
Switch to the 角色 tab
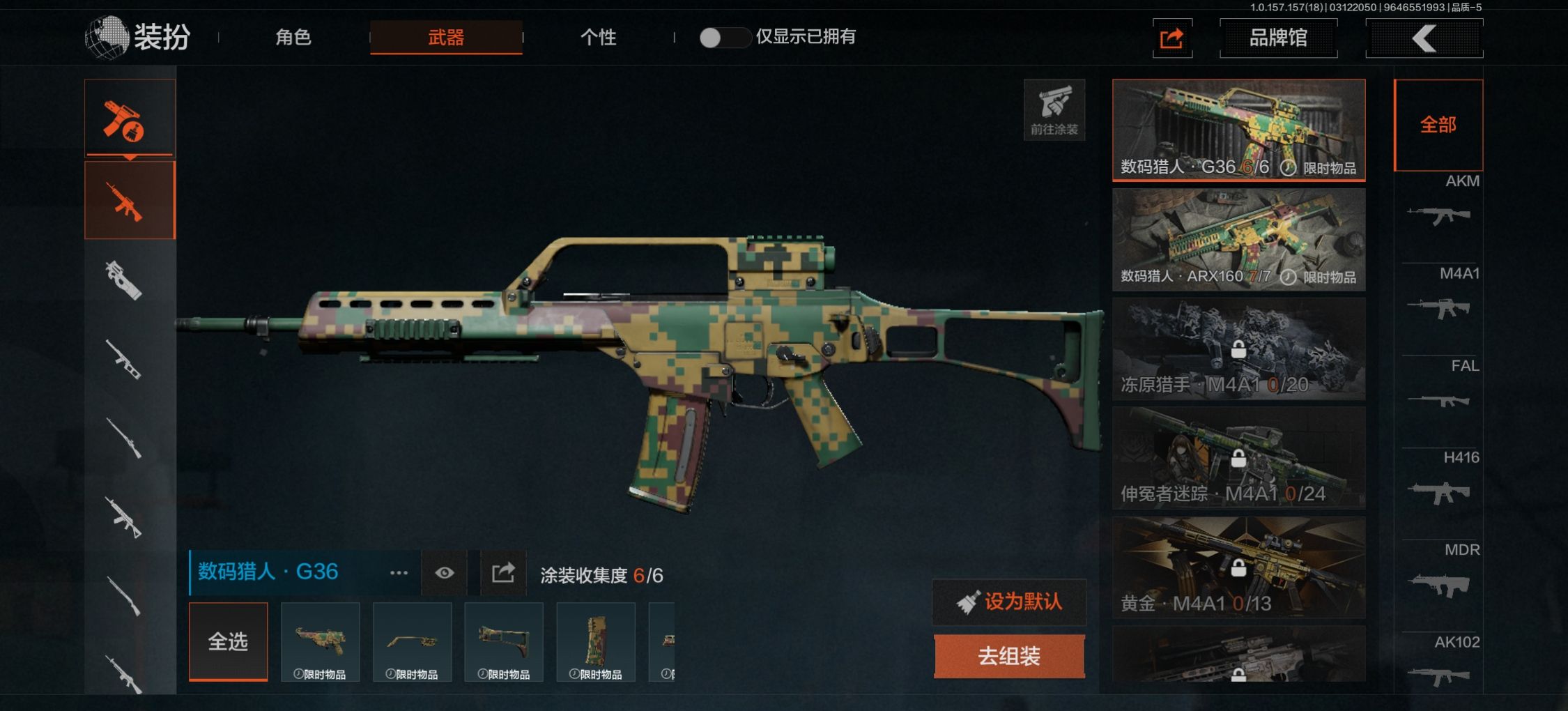(x=293, y=37)
